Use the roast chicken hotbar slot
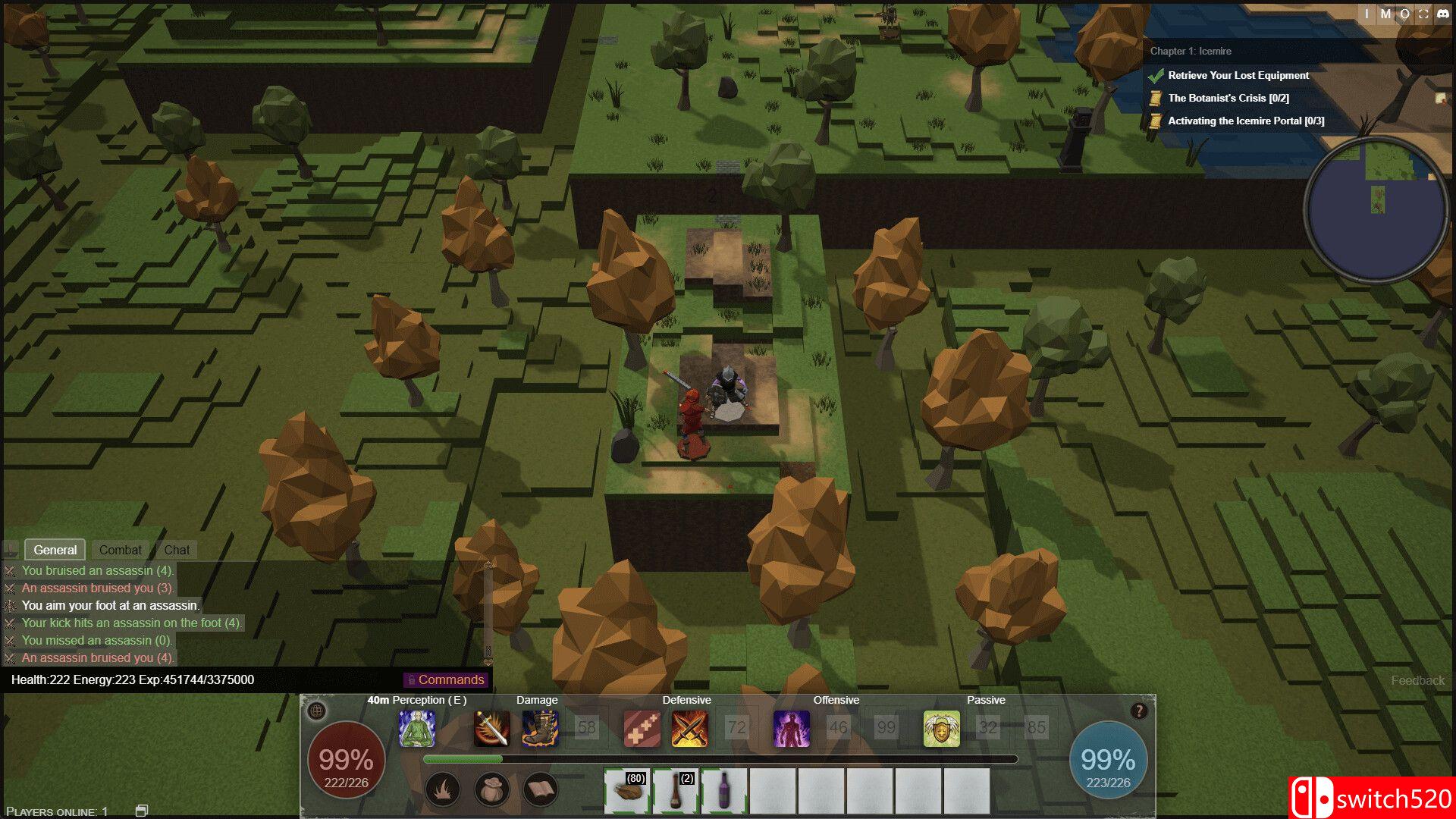The image size is (1456, 819). pyautogui.click(x=627, y=791)
